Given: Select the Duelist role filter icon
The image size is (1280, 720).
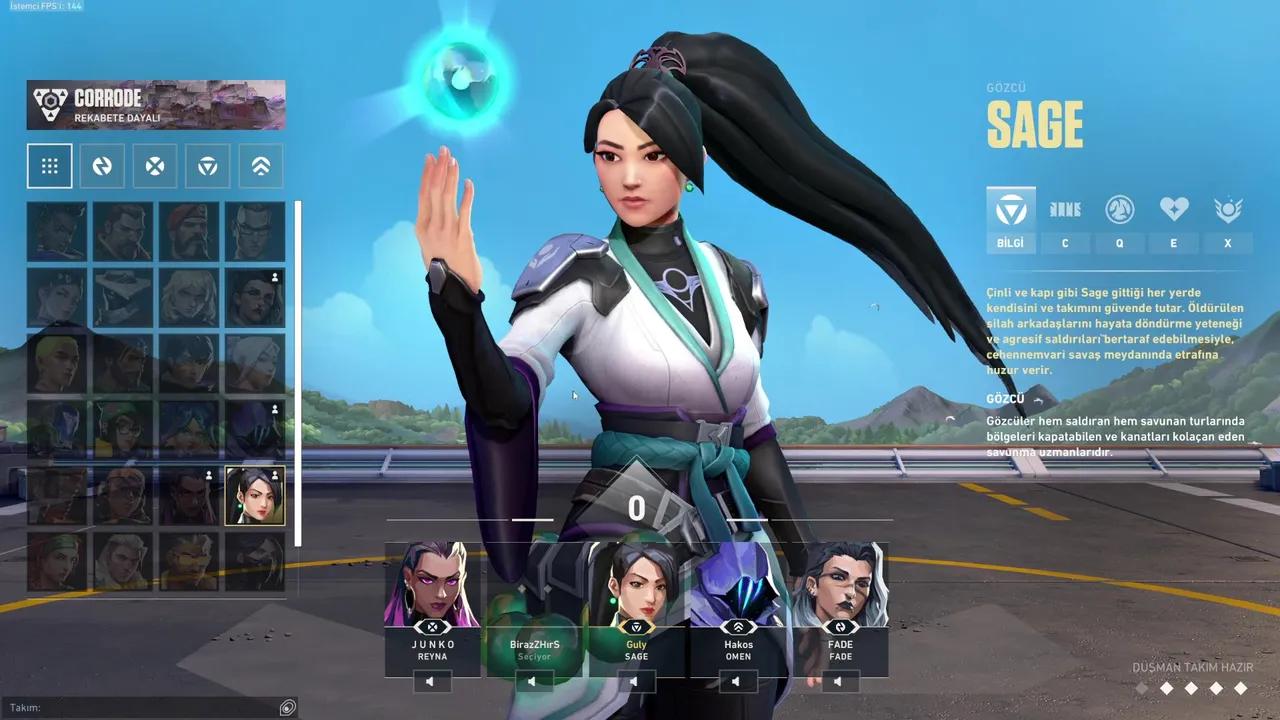Looking at the screenshot, I should click(154, 165).
